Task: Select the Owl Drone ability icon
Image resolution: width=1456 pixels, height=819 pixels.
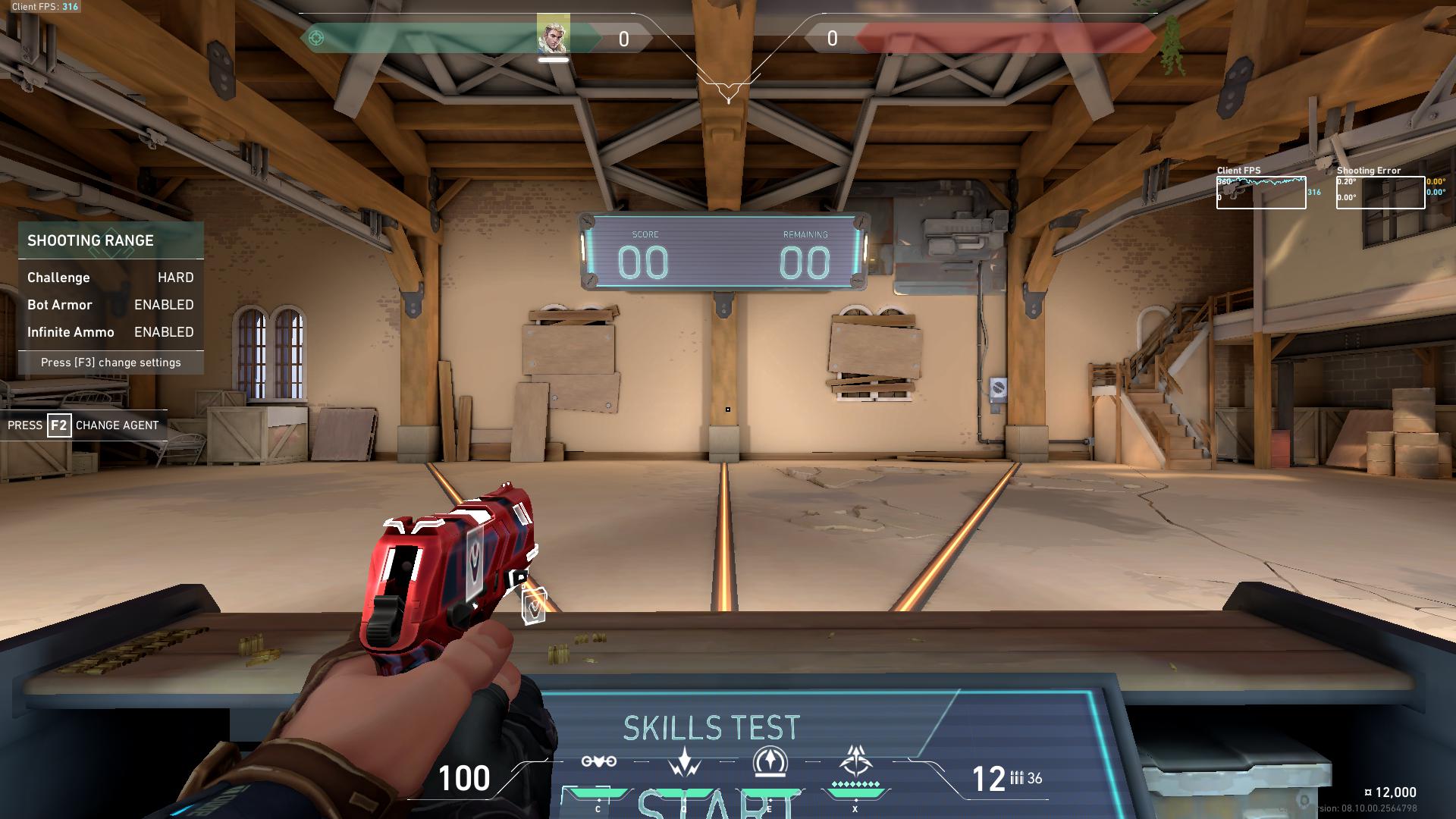Action: [x=598, y=761]
